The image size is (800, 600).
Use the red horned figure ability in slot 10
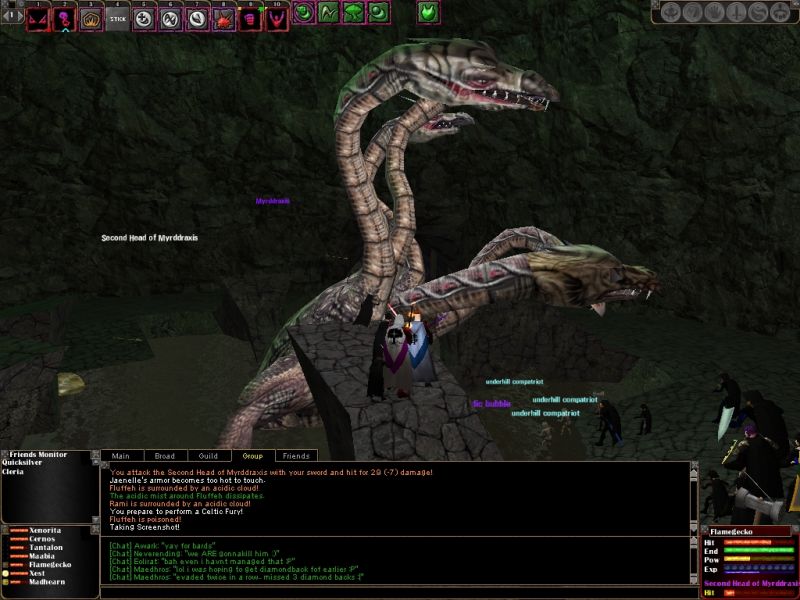[275, 18]
